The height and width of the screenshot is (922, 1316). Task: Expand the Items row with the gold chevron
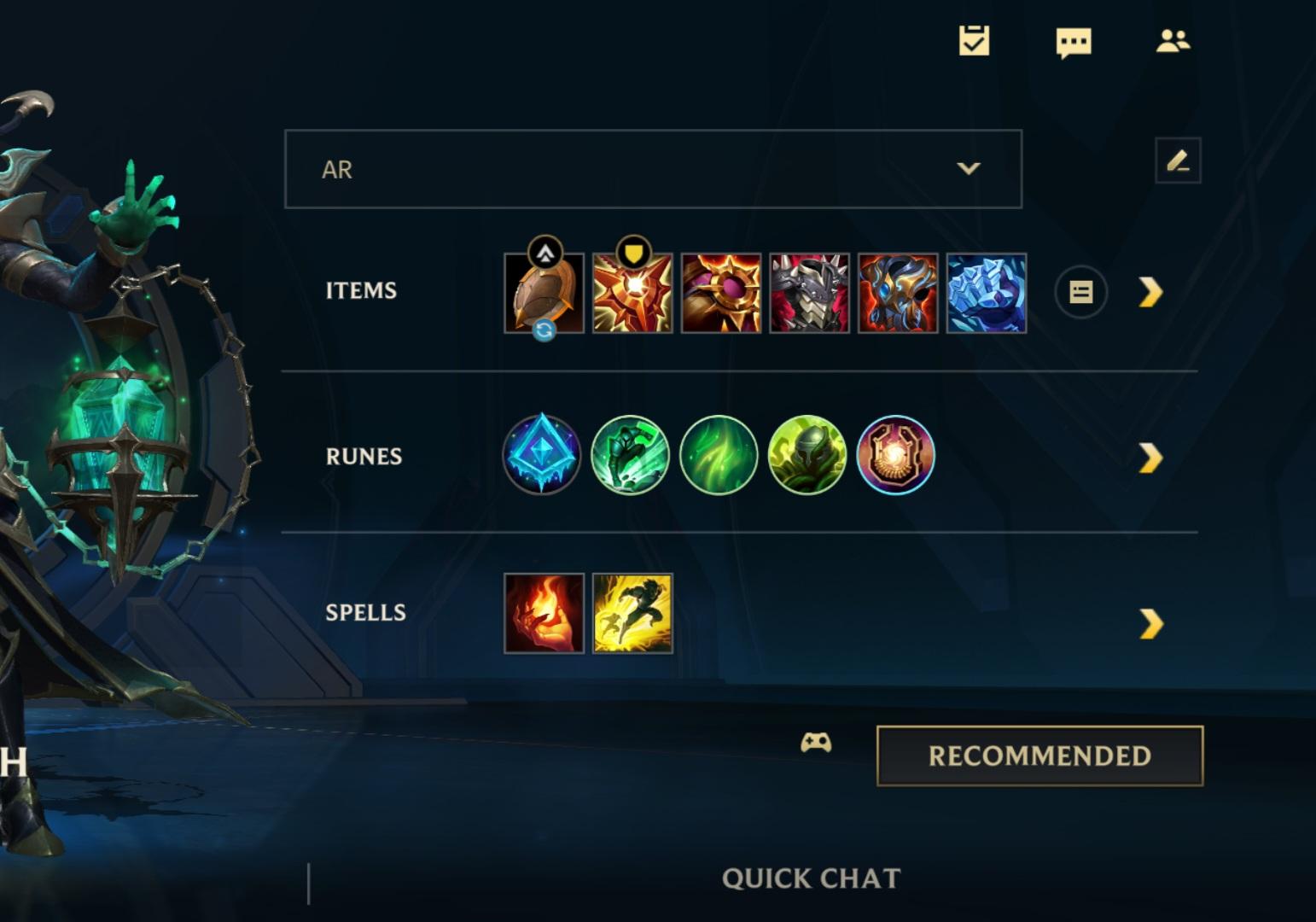tap(1152, 291)
